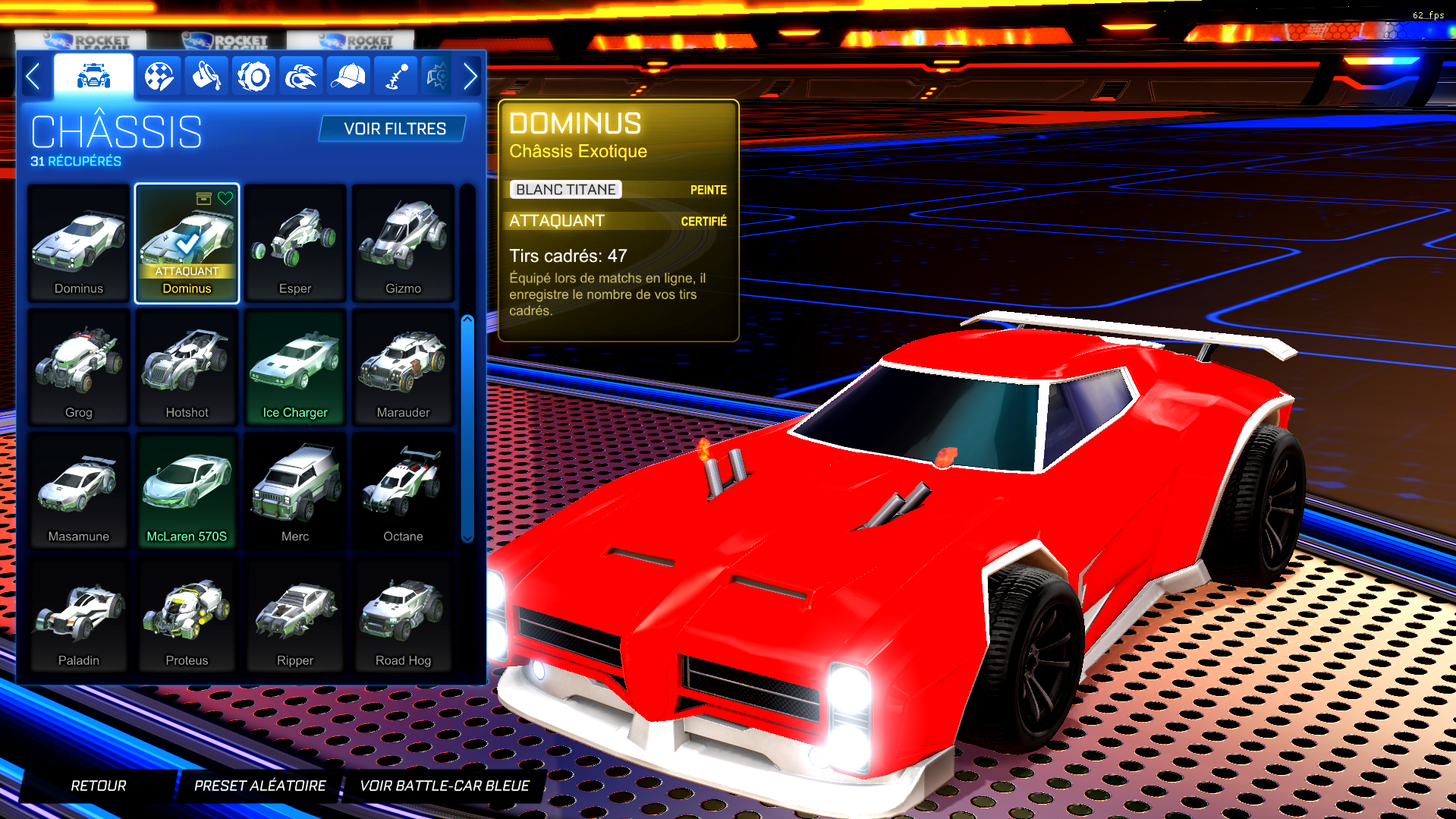
Task: Select the Ice Charger thumbnail
Action: click(295, 366)
